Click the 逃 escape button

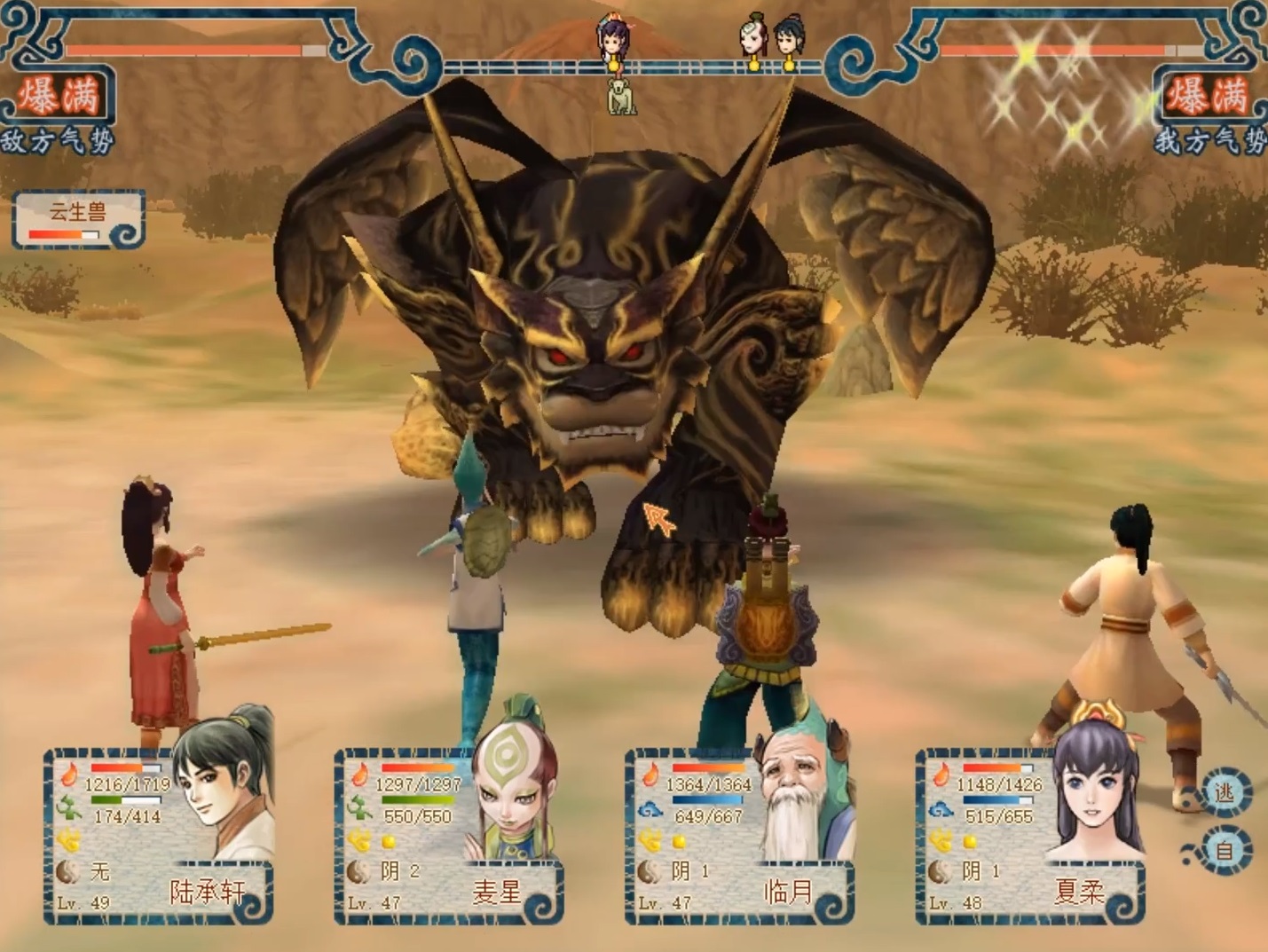tap(1225, 791)
